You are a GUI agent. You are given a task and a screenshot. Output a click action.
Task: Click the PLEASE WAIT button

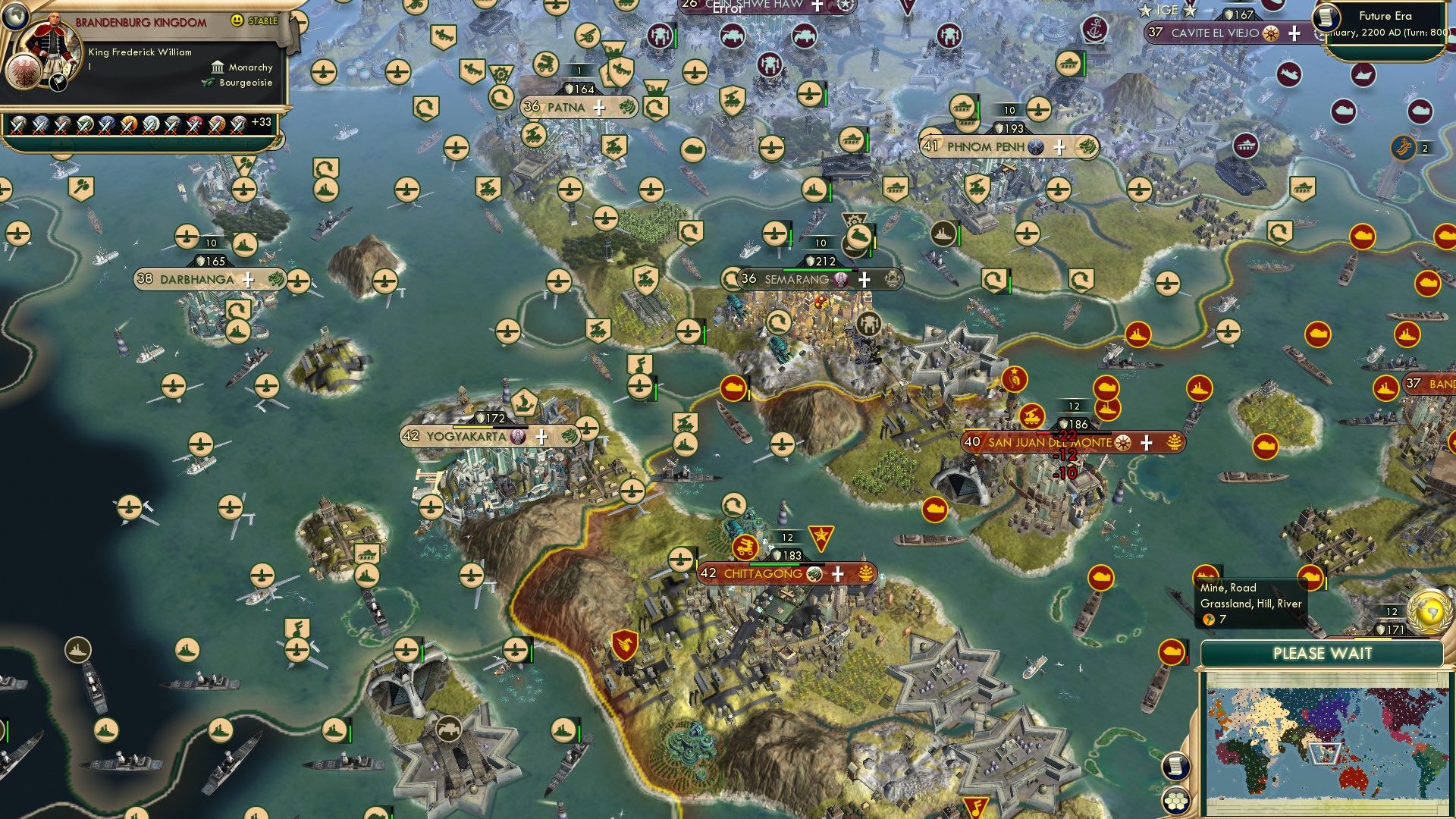pos(1323,653)
